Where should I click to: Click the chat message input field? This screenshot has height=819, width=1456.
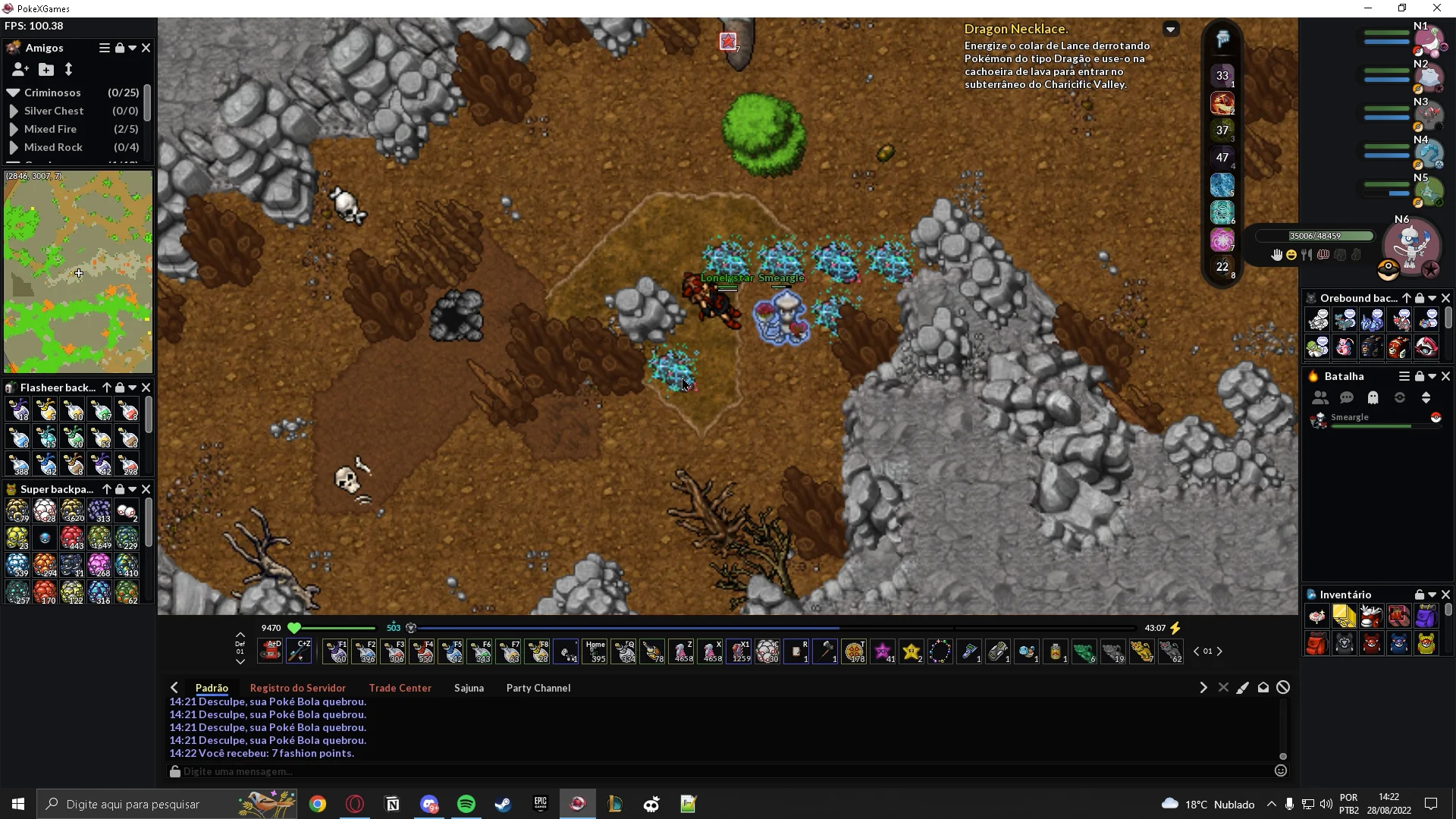click(x=720, y=771)
